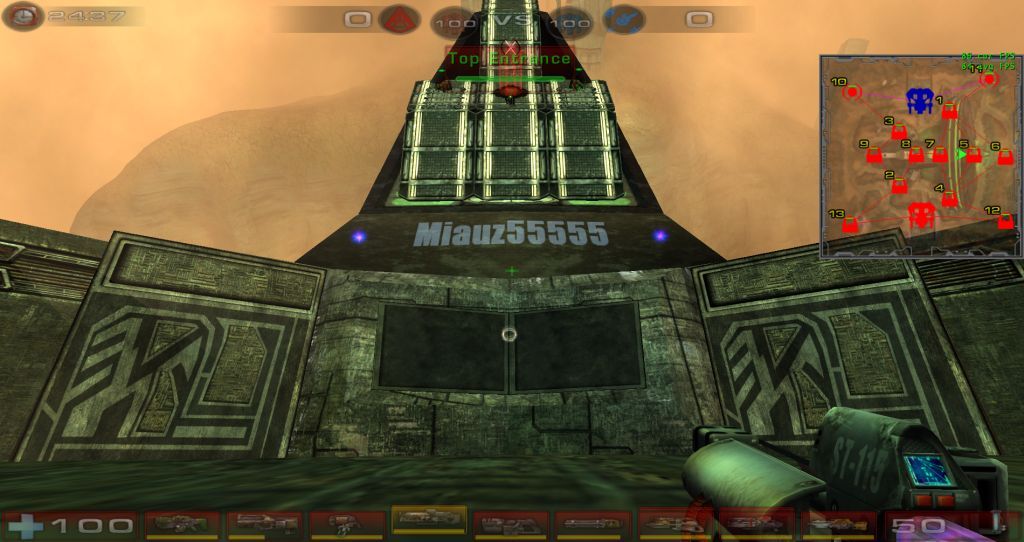Click power node 4 on the minimap

(949, 198)
